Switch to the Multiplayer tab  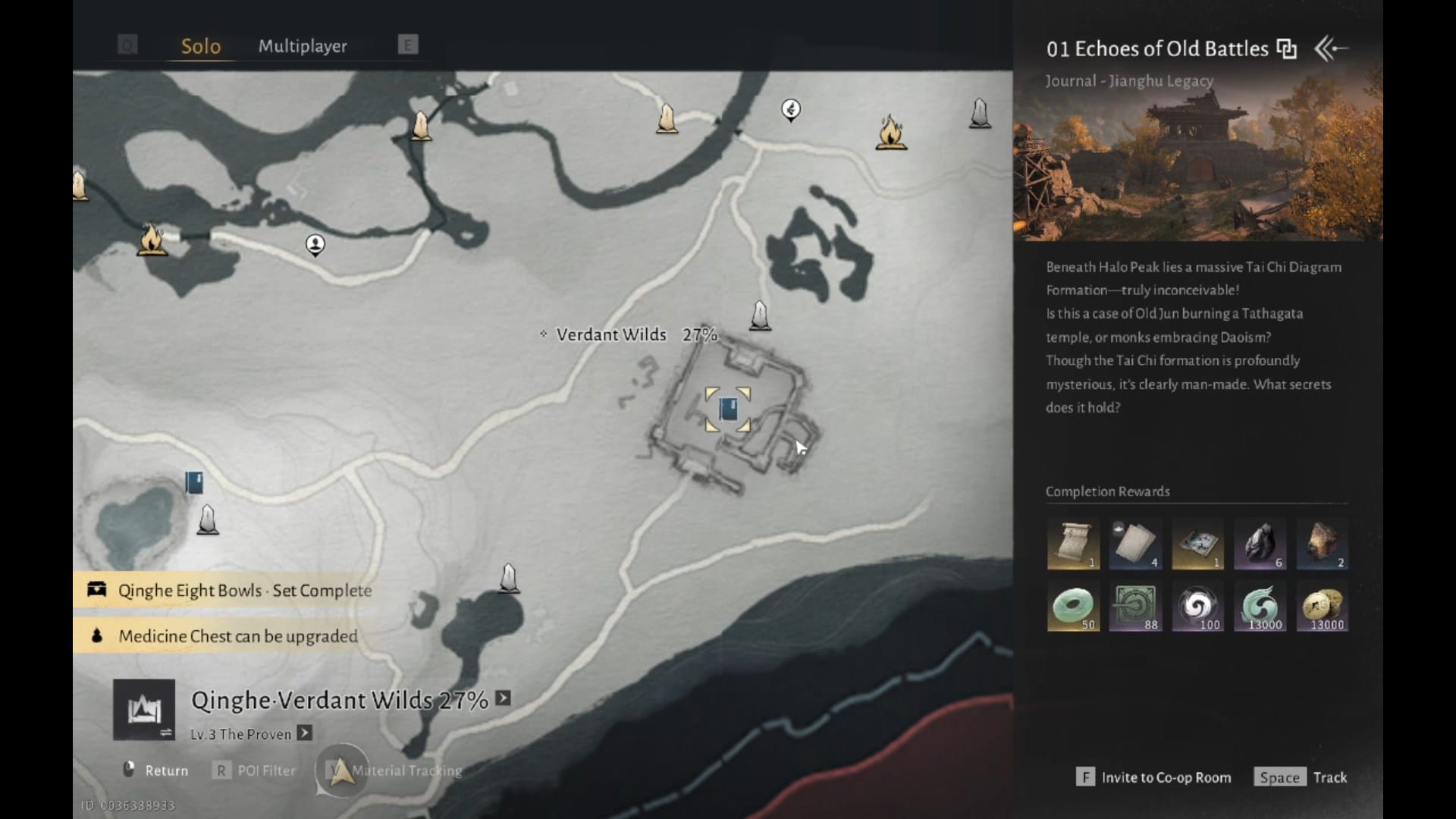(x=303, y=46)
